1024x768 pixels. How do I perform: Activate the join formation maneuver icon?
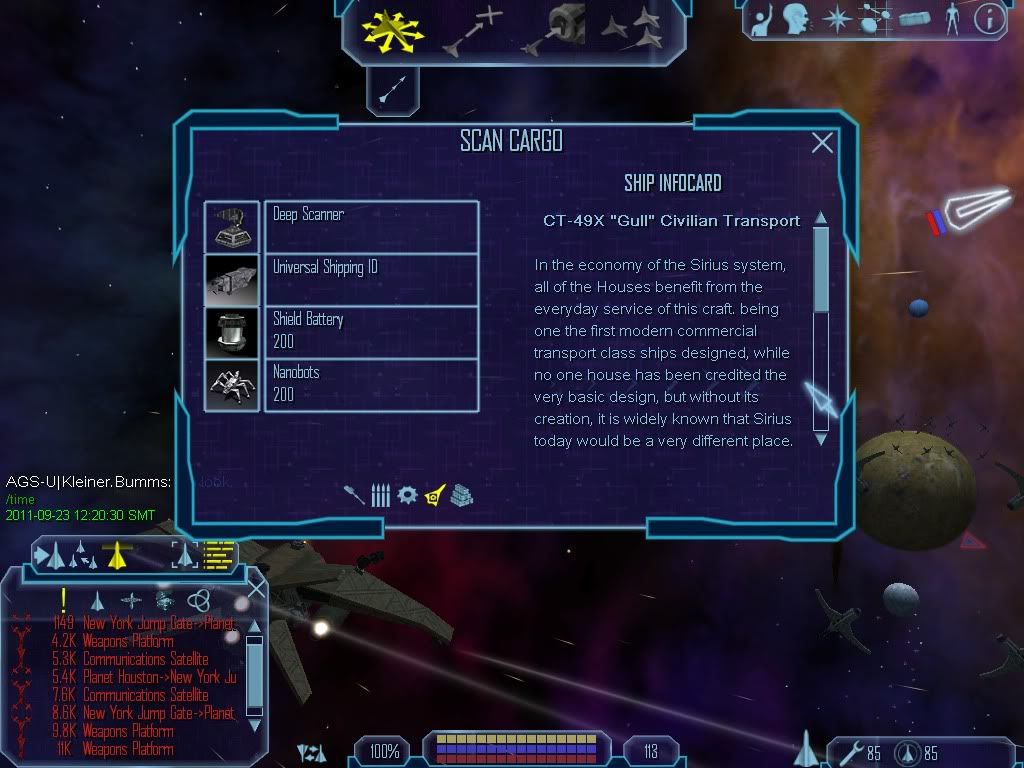tap(632, 30)
